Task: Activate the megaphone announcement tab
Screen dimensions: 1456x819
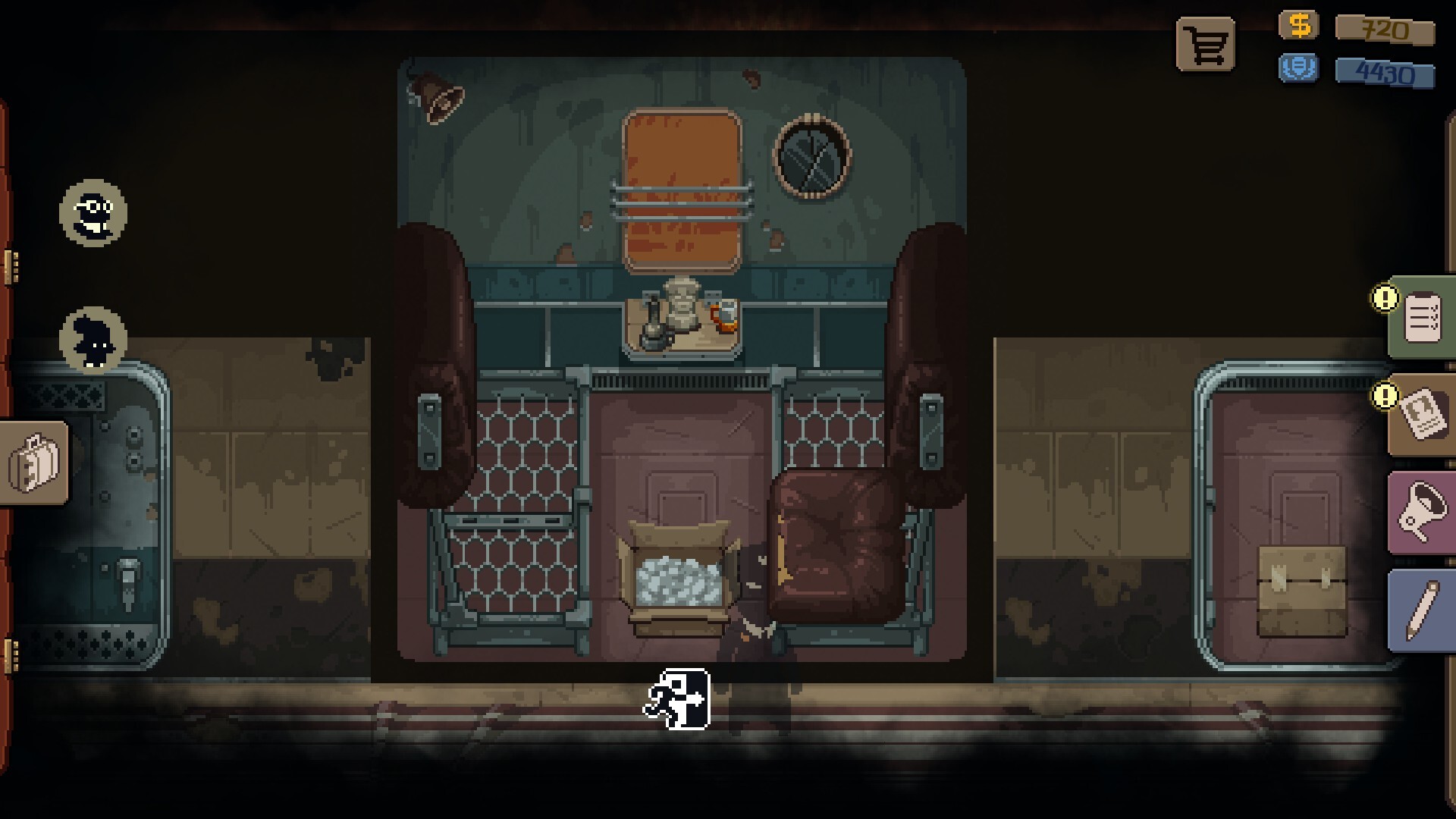Action: (1421, 513)
